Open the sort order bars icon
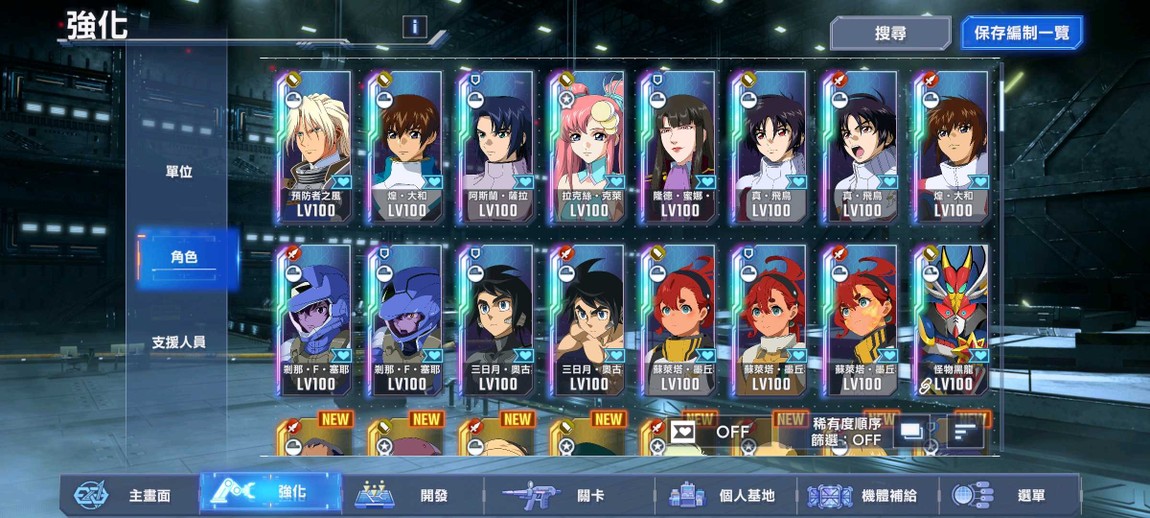1150x518 pixels. [x=965, y=432]
